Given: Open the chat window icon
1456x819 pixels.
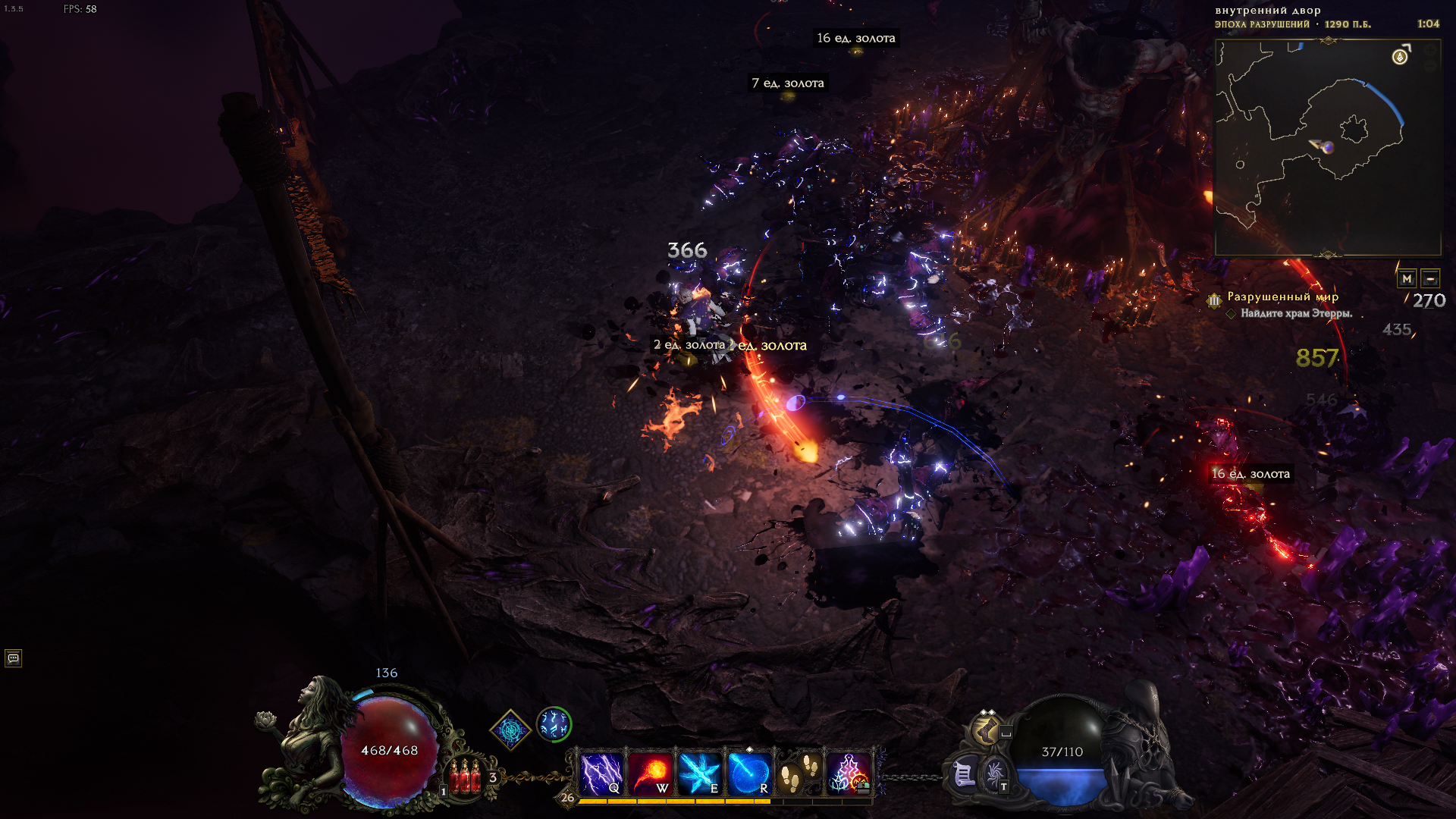Looking at the screenshot, I should pyautogui.click(x=13, y=658).
